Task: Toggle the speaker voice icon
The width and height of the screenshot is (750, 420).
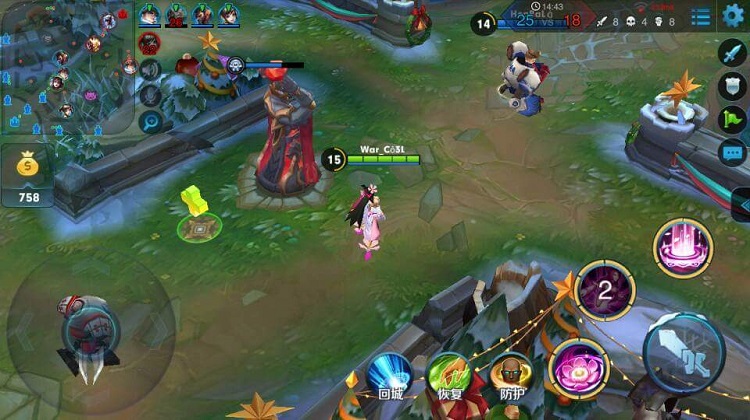Action: tap(150, 70)
